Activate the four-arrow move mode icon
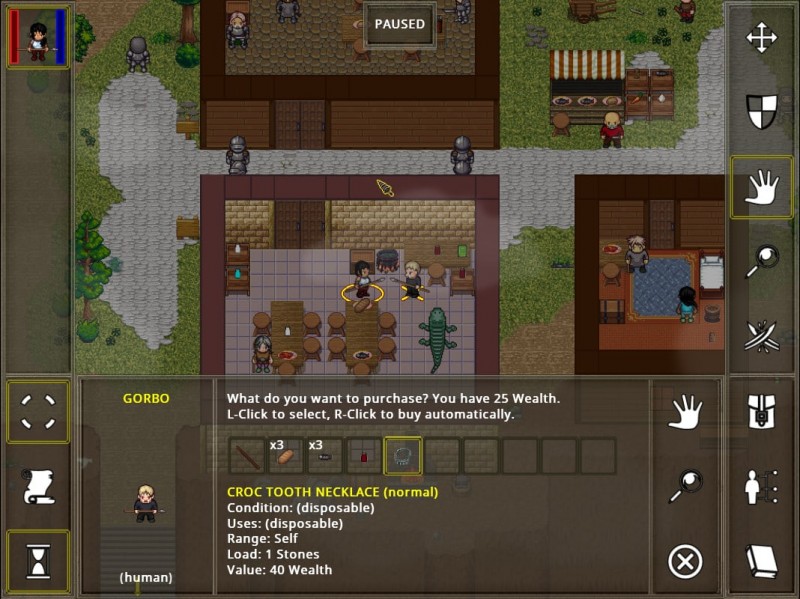The image size is (800, 599). 762,39
